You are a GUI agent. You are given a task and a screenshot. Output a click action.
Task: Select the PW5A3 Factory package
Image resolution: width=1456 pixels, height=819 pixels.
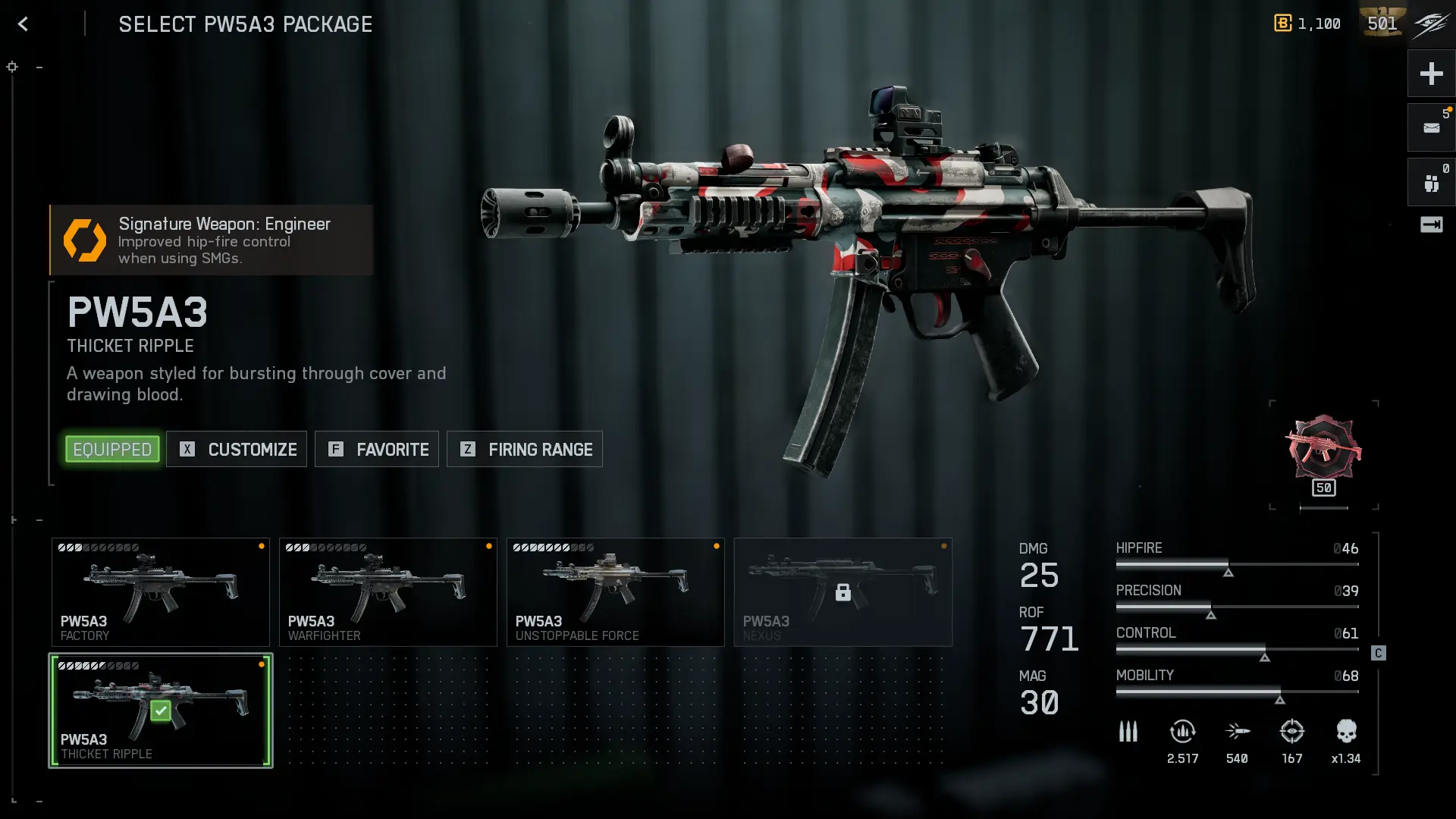pyautogui.click(x=161, y=592)
